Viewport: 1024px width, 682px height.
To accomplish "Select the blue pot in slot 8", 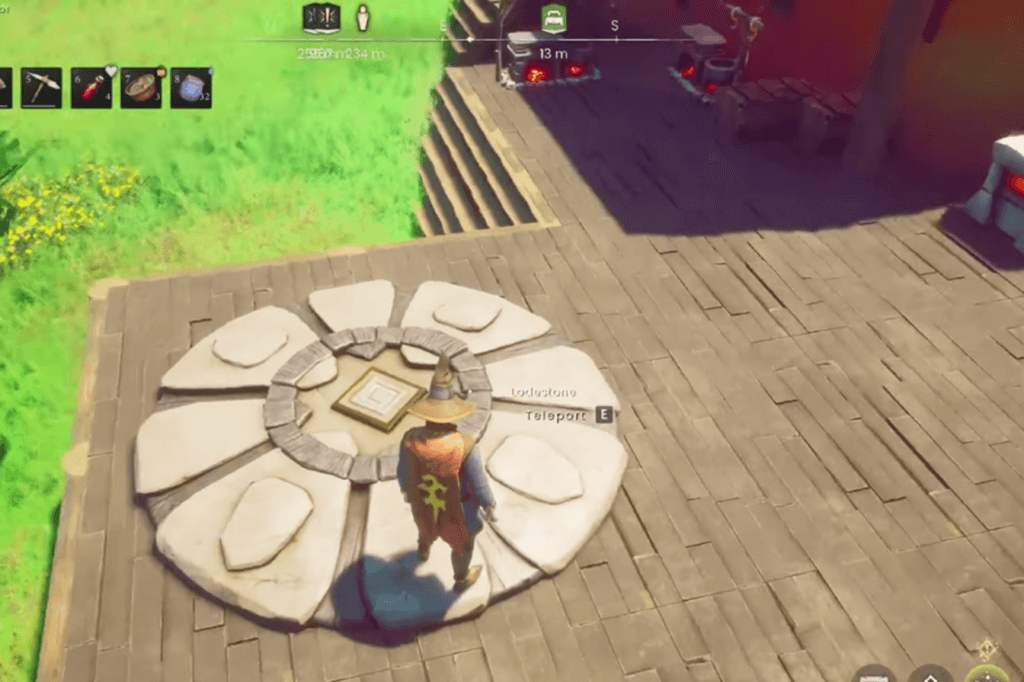I will coord(191,87).
